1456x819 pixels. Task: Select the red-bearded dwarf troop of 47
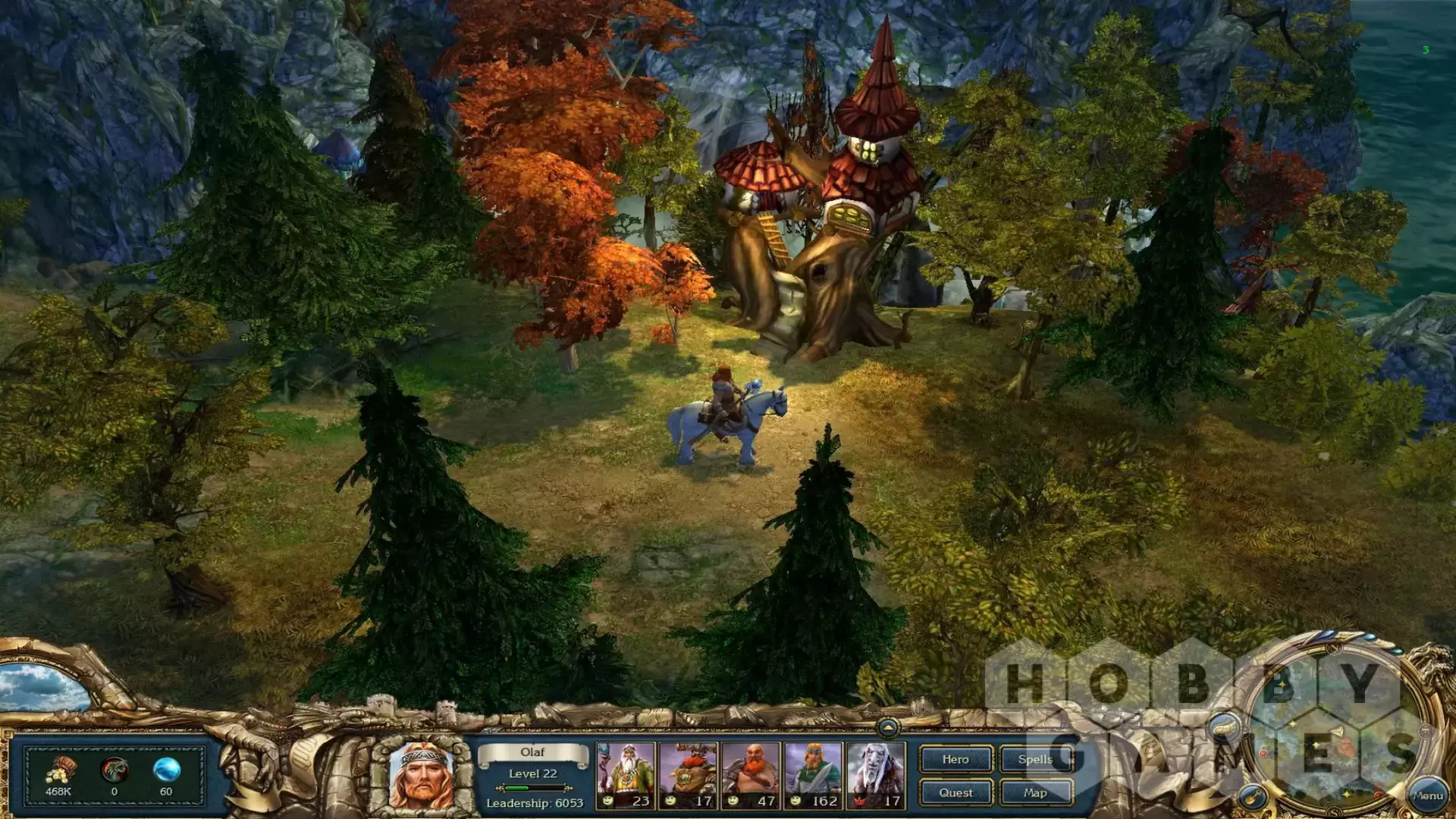pos(751,775)
